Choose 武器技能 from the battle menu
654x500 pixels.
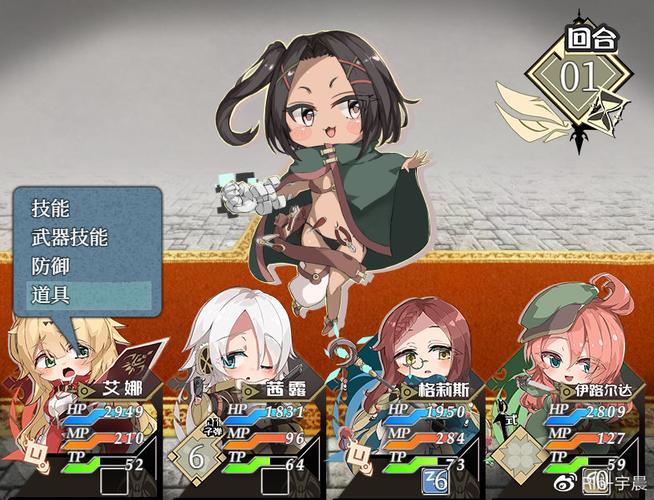tap(69, 238)
